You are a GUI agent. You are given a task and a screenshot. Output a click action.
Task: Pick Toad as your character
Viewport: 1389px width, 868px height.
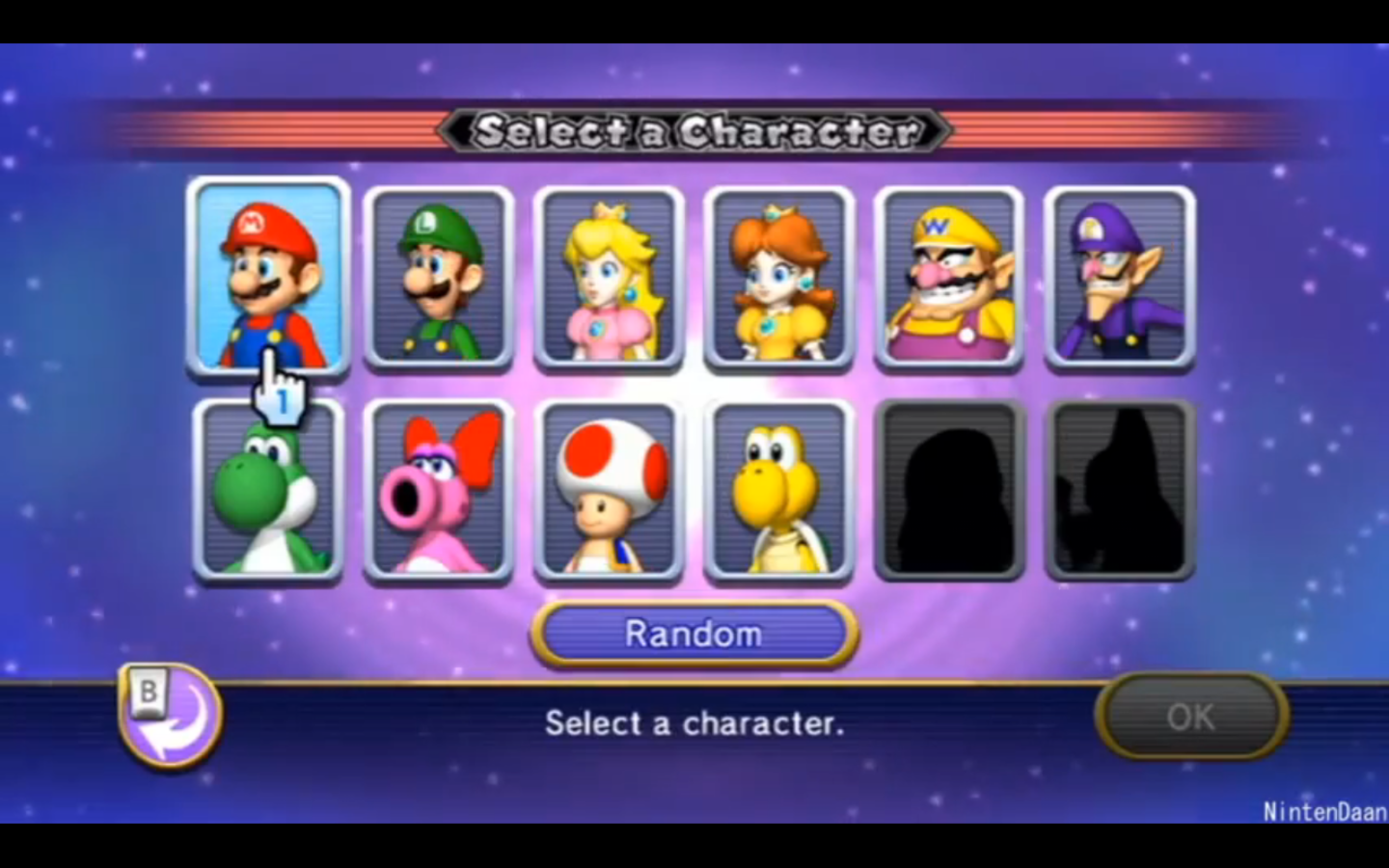pyautogui.click(x=609, y=490)
